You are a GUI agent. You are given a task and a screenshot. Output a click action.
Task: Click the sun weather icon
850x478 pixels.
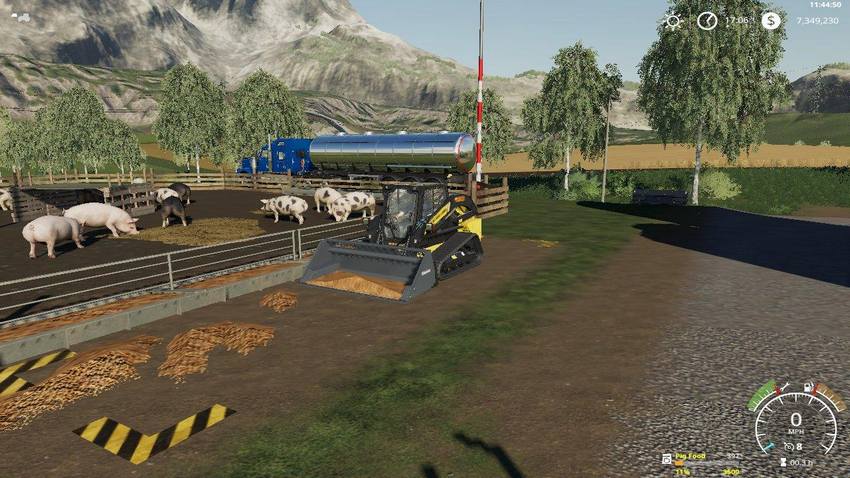point(672,21)
